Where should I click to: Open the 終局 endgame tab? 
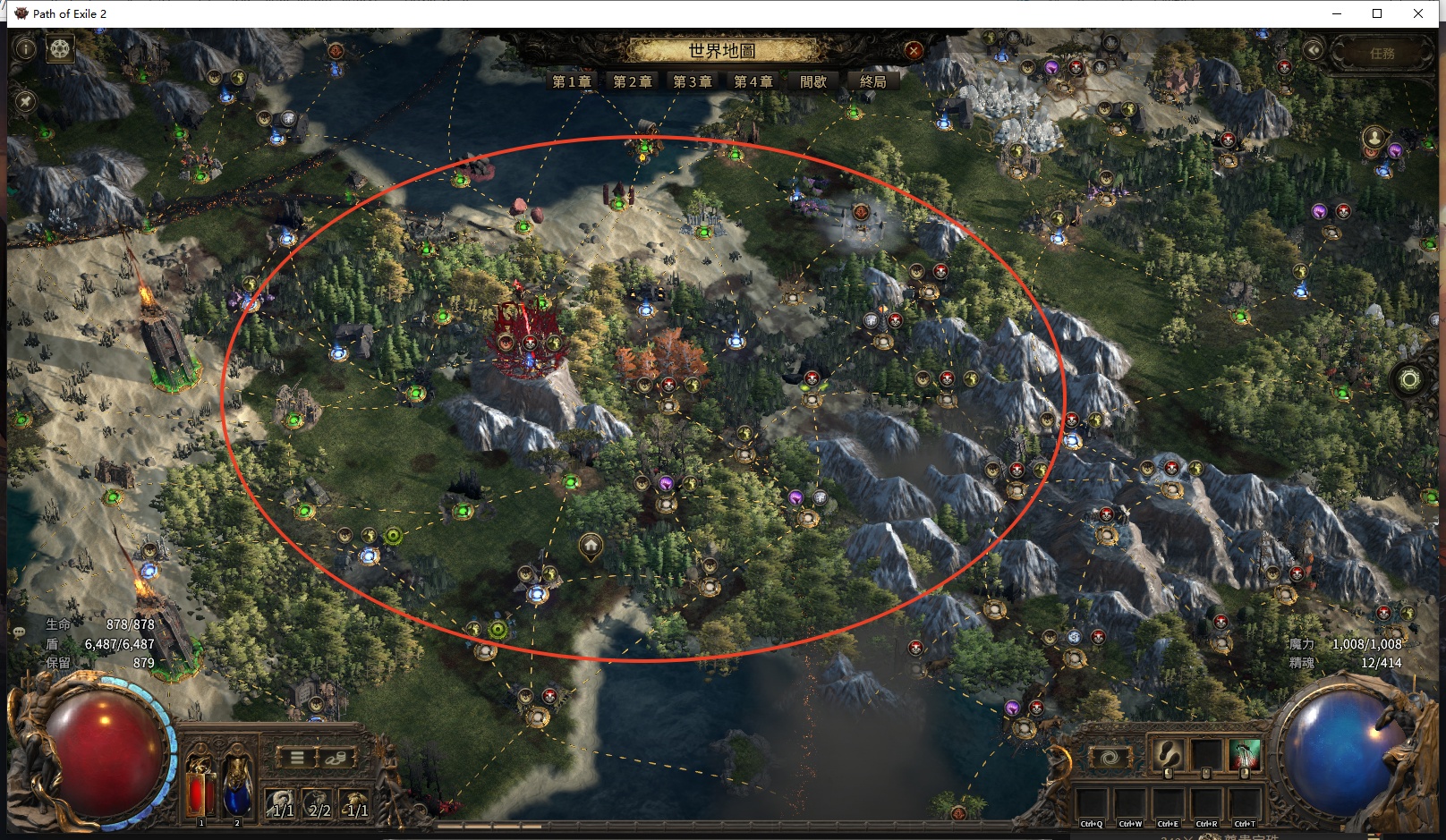(x=873, y=81)
